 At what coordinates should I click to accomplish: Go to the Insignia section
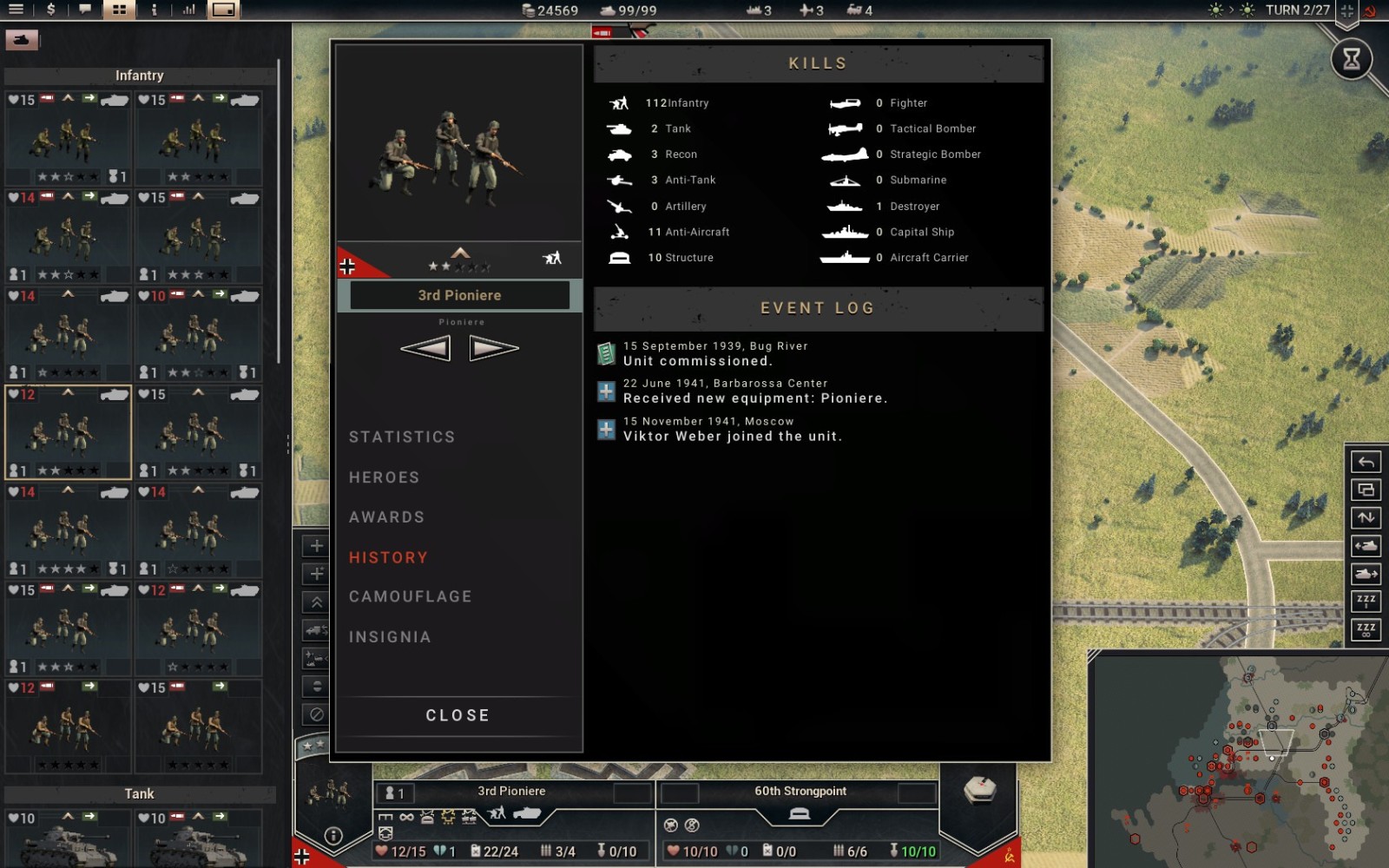click(x=390, y=637)
